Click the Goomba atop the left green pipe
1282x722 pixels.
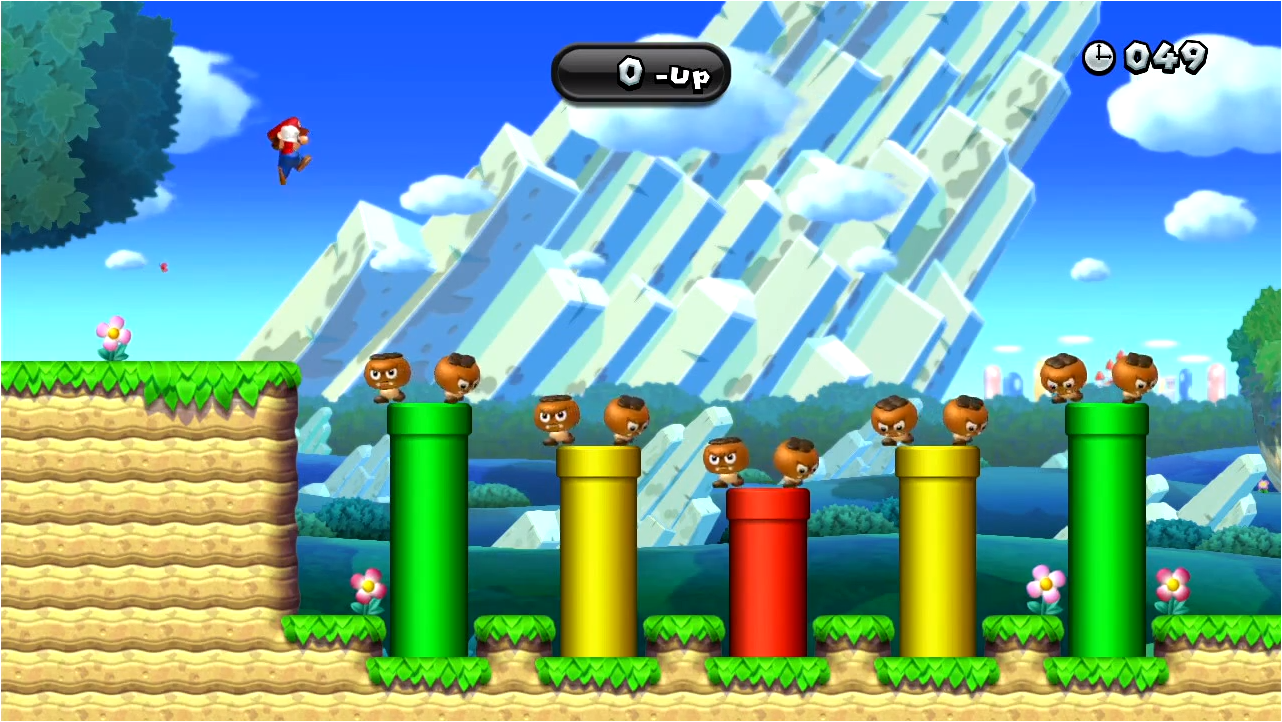pyautogui.click(x=390, y=377)
